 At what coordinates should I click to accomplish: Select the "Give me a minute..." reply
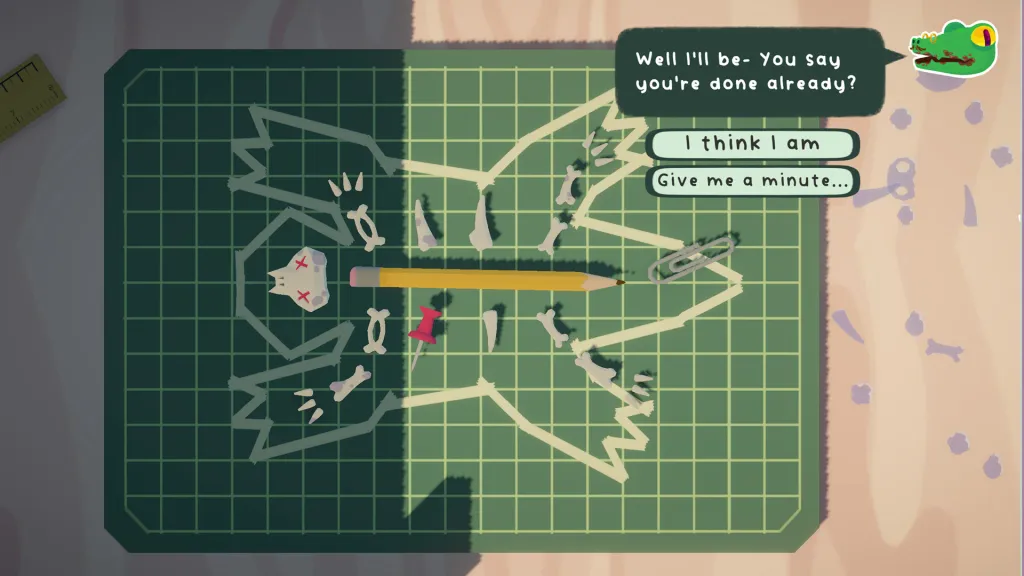click(752, 181)
